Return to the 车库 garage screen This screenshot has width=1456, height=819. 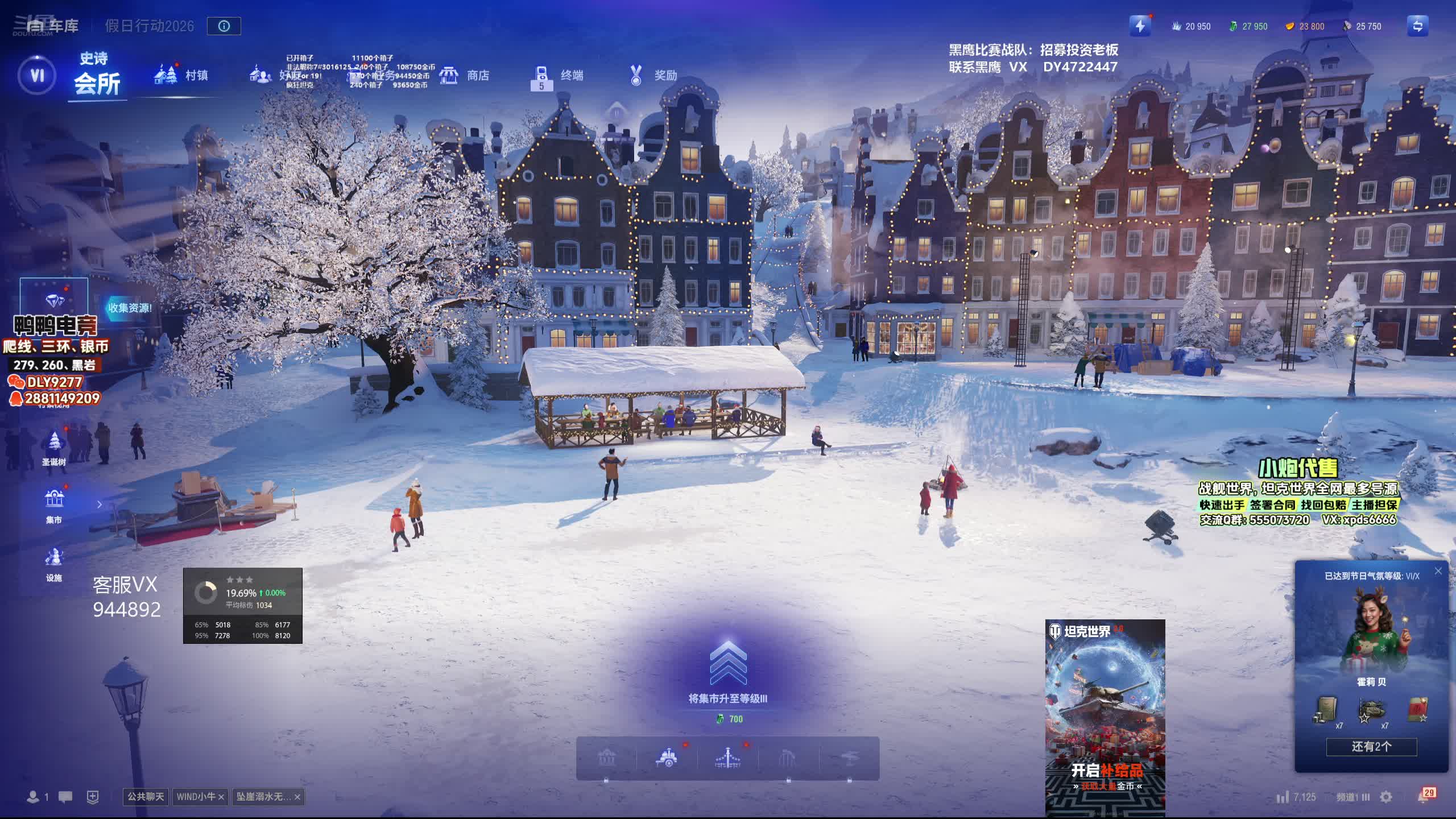(53, 26)
